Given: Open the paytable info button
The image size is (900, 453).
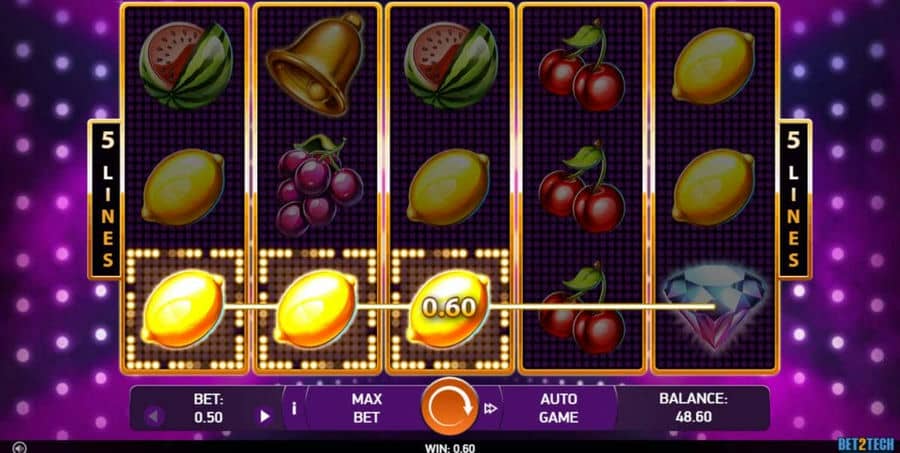Looking at the screenshot, I should [294, 408].
